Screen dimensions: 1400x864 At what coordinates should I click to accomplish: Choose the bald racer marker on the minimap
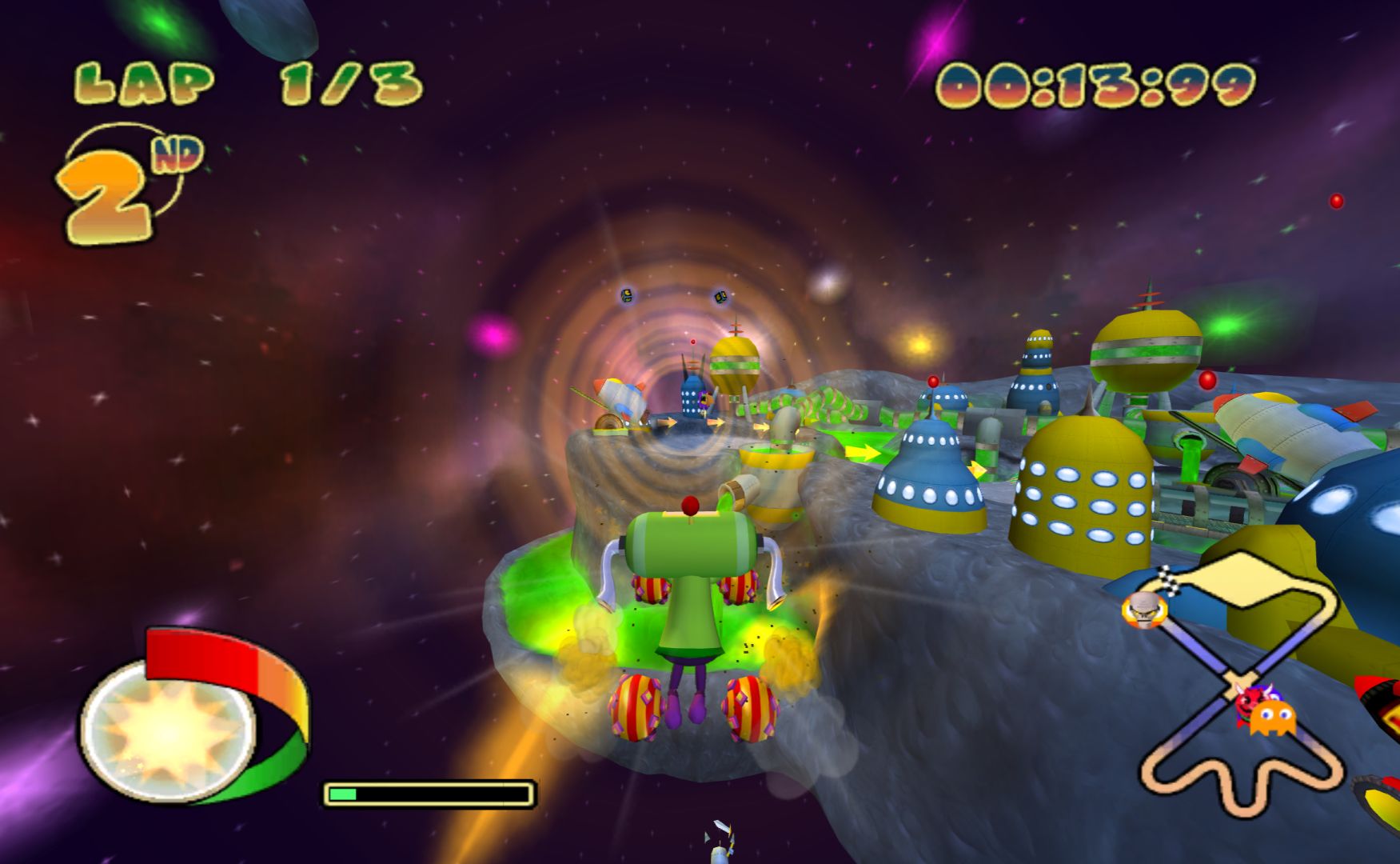coord(1144,610)
